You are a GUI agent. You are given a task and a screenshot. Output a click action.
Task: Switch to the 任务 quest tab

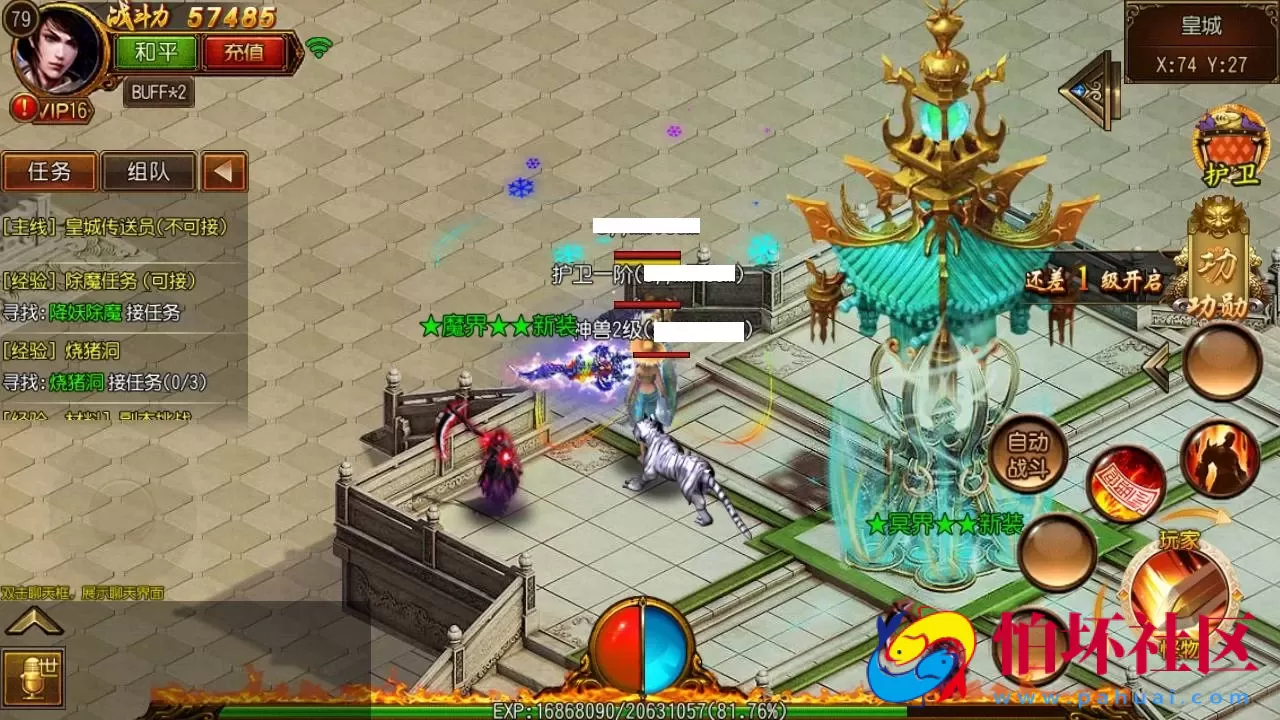(x=49, y=172)
